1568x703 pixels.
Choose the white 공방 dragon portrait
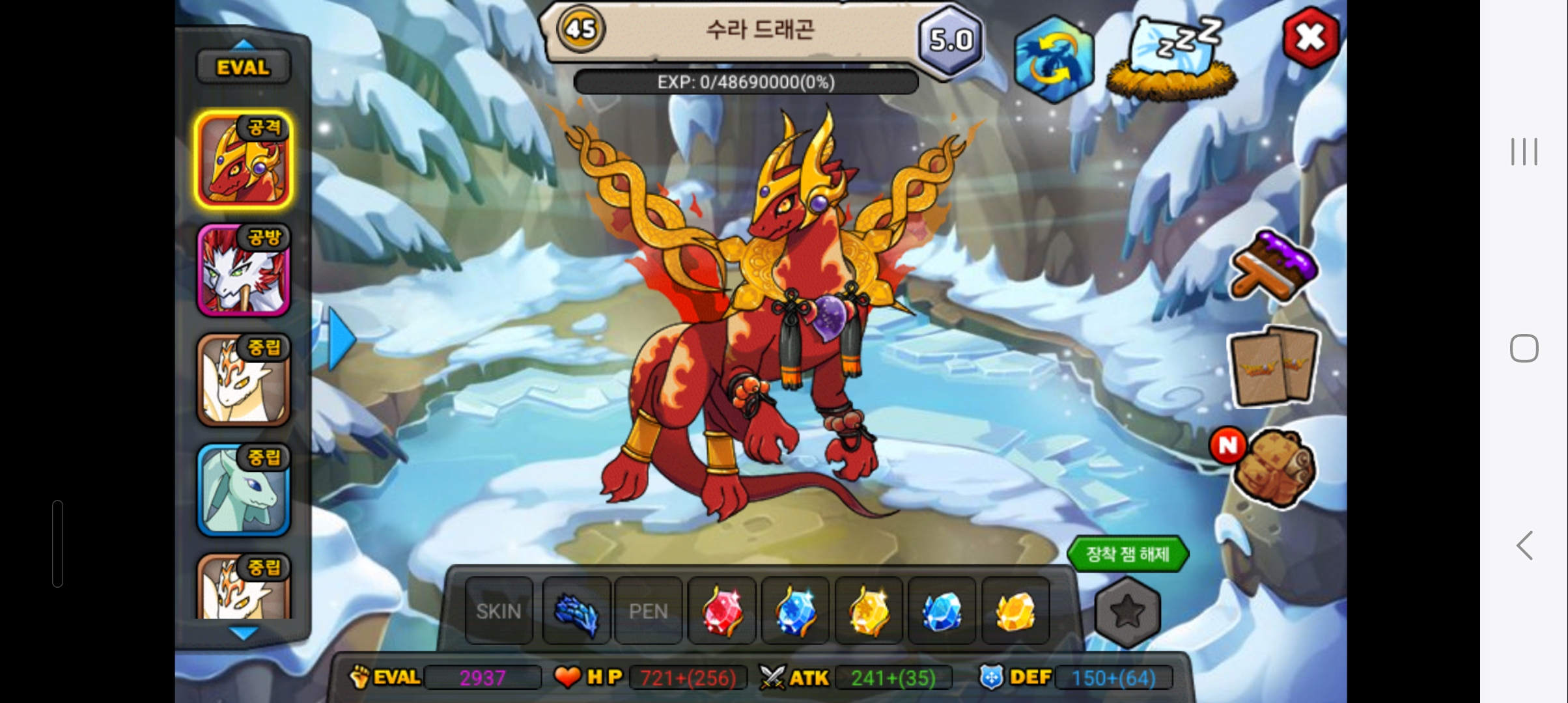tap(244, 271)
